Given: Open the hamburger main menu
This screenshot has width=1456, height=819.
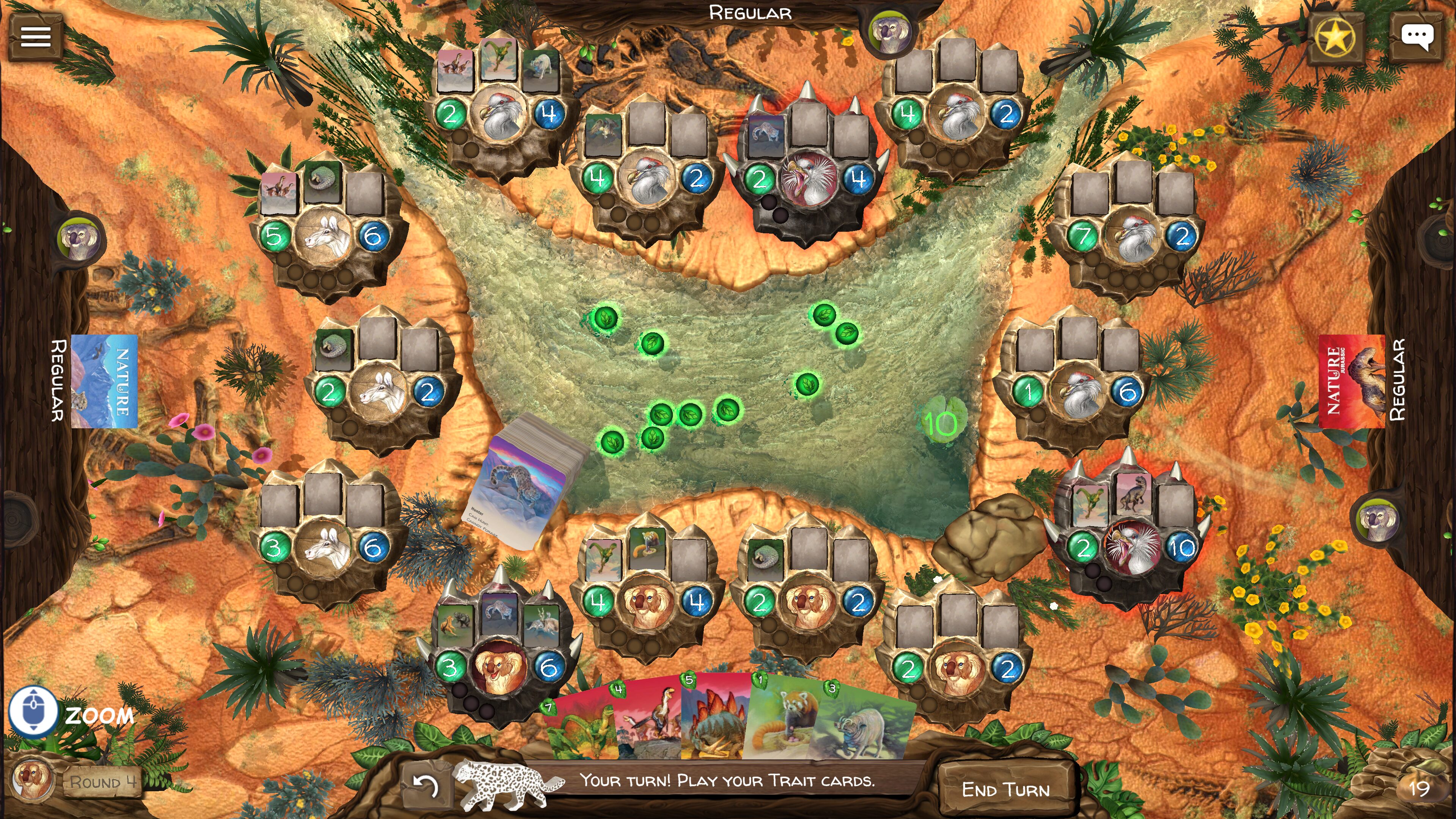Looking at the screenshot, I should click(36, 37).
